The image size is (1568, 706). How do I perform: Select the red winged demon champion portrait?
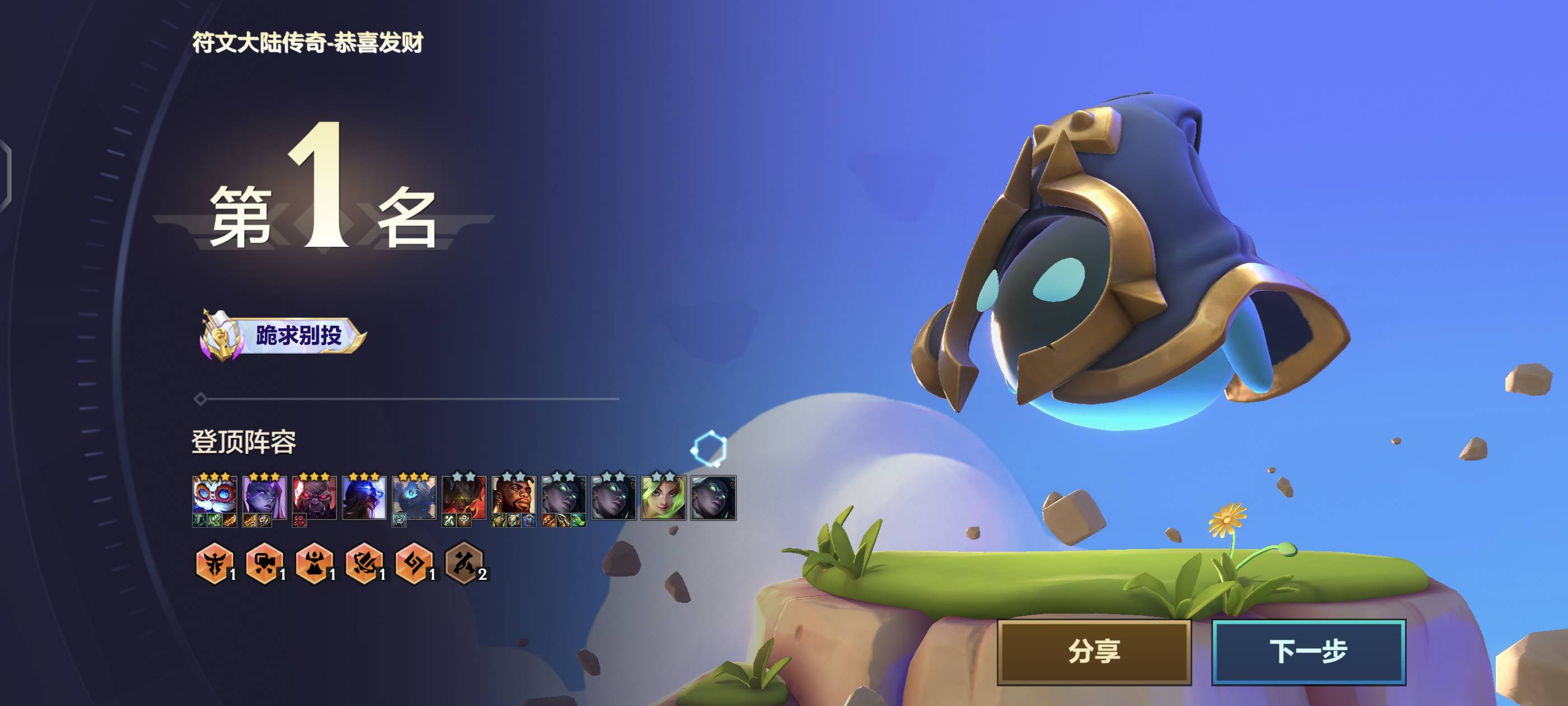464,496
